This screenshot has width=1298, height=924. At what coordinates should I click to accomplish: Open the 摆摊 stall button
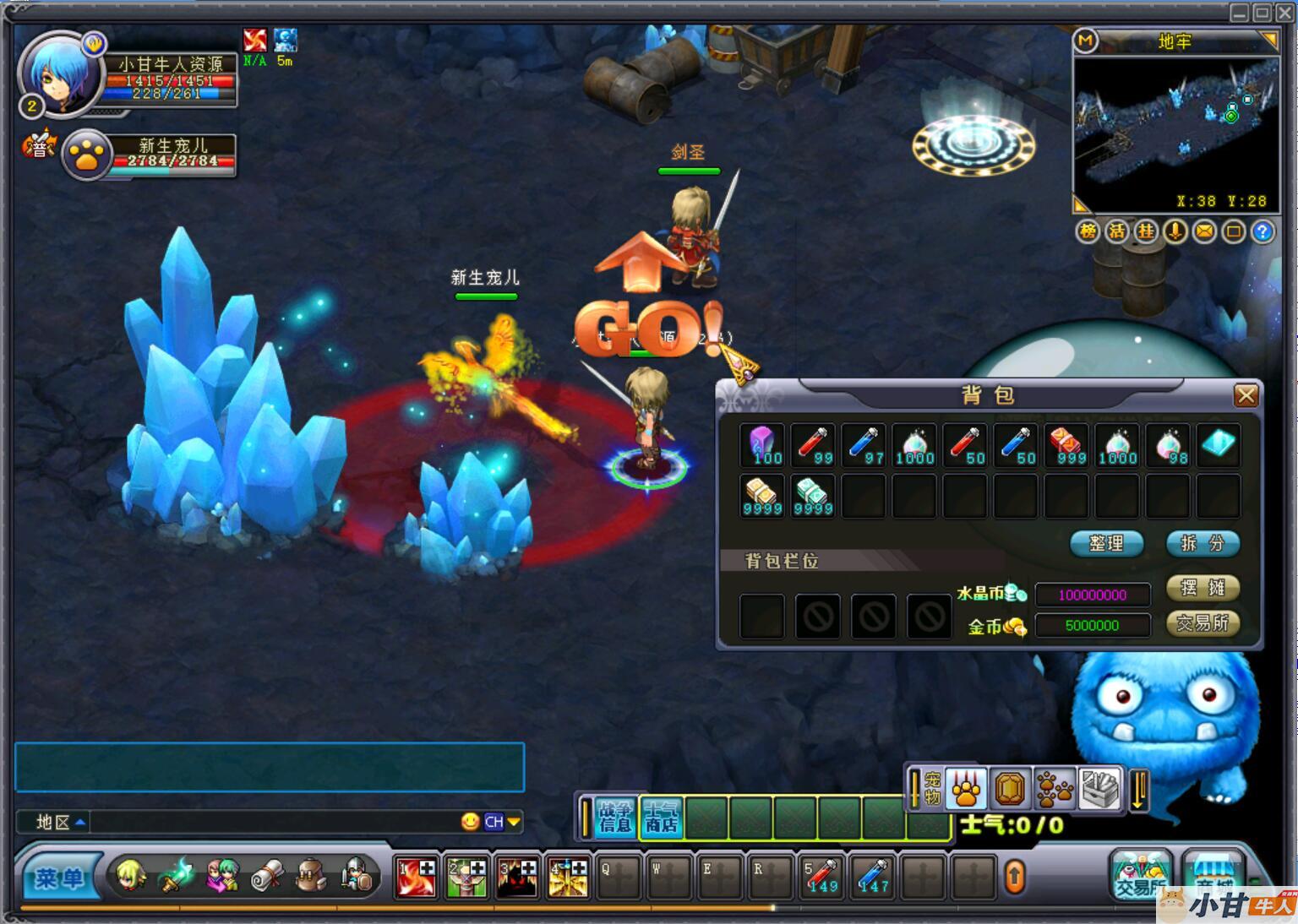(1202, 588)
